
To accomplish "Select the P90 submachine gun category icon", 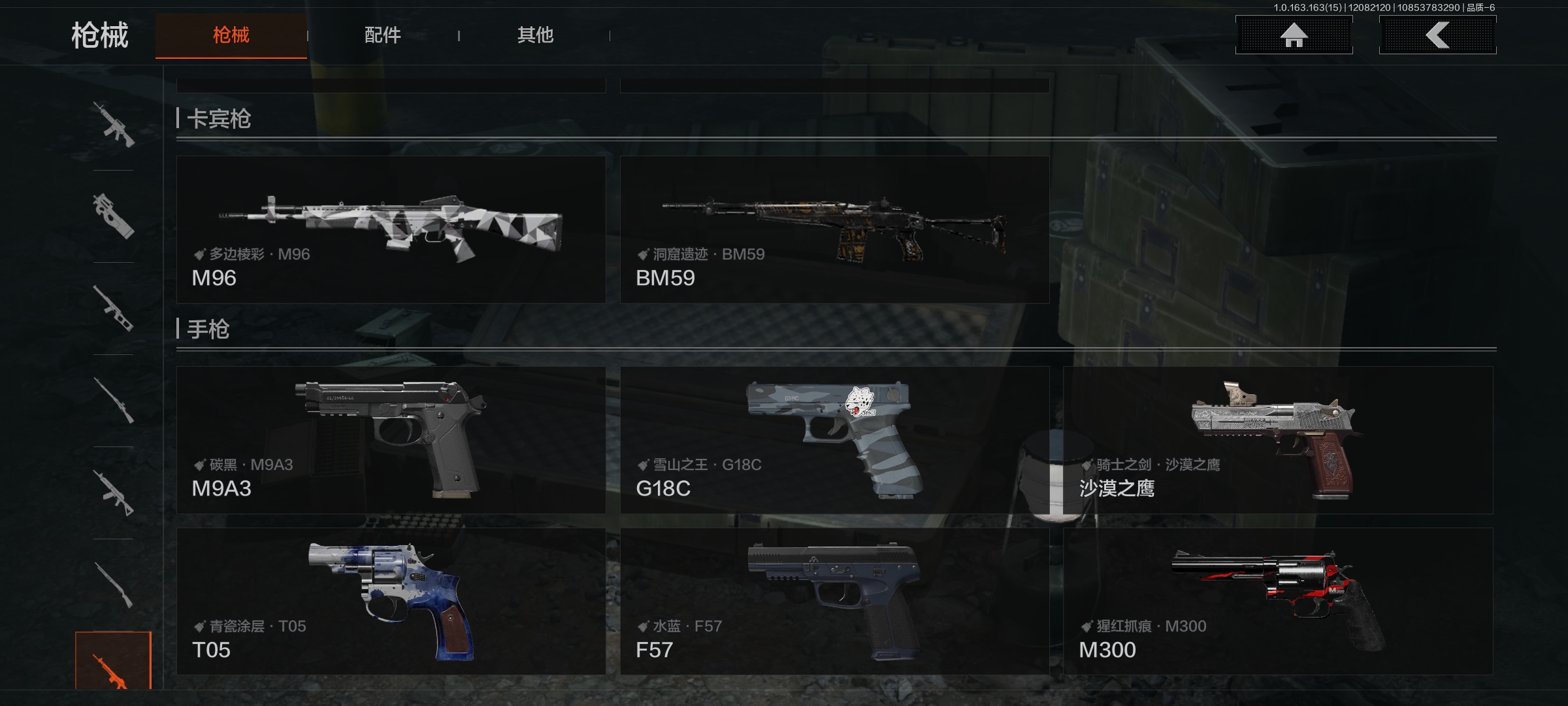I will (114, 216).
